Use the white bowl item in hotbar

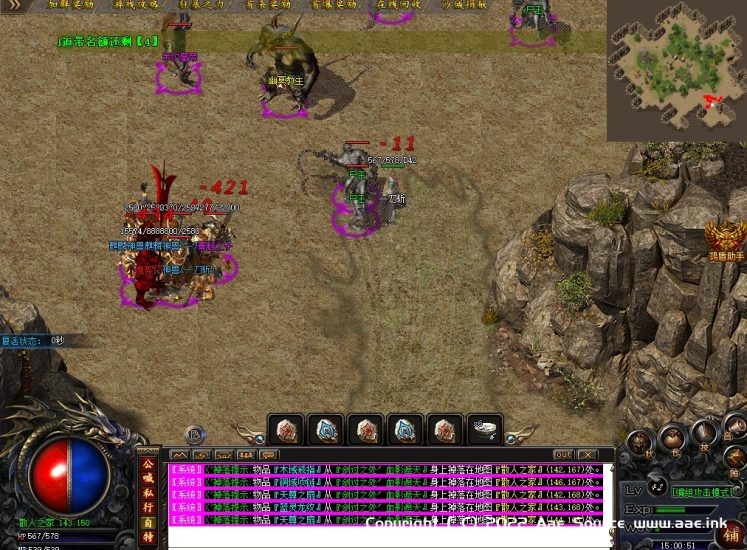(486, 430)
